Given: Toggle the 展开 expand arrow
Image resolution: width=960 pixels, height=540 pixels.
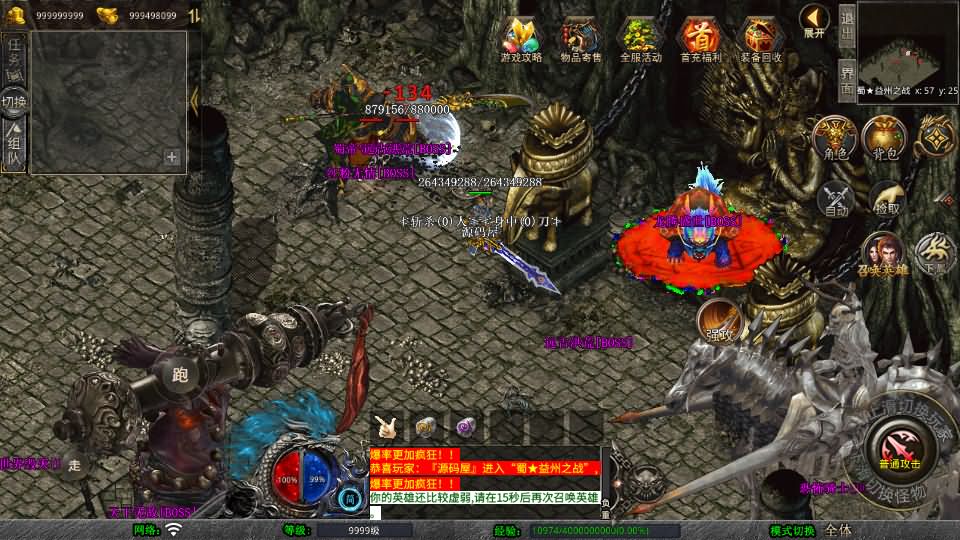Looking at the screenshot, I should click(815, 19).
